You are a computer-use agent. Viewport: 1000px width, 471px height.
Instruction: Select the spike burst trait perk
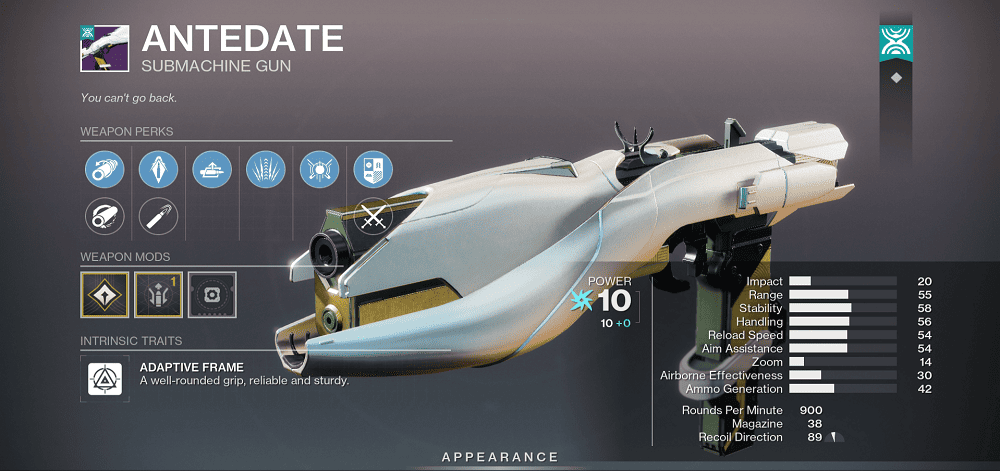coord(265,168)
